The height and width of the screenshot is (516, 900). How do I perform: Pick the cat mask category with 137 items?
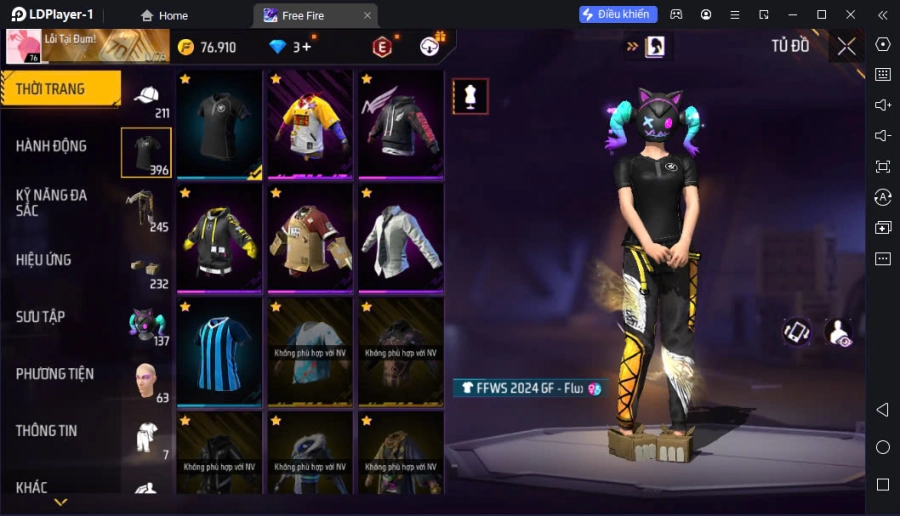pos(146,327)
